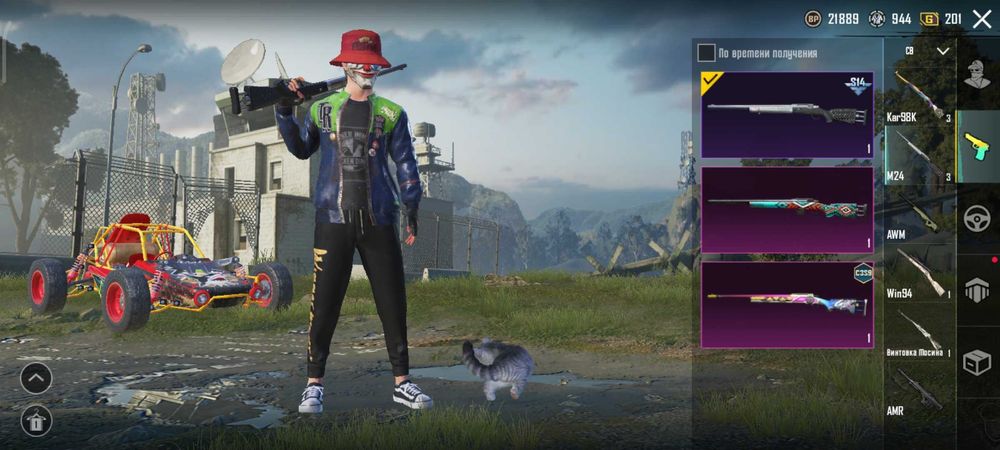Switch to the character outfit tab

click(977, 74)
